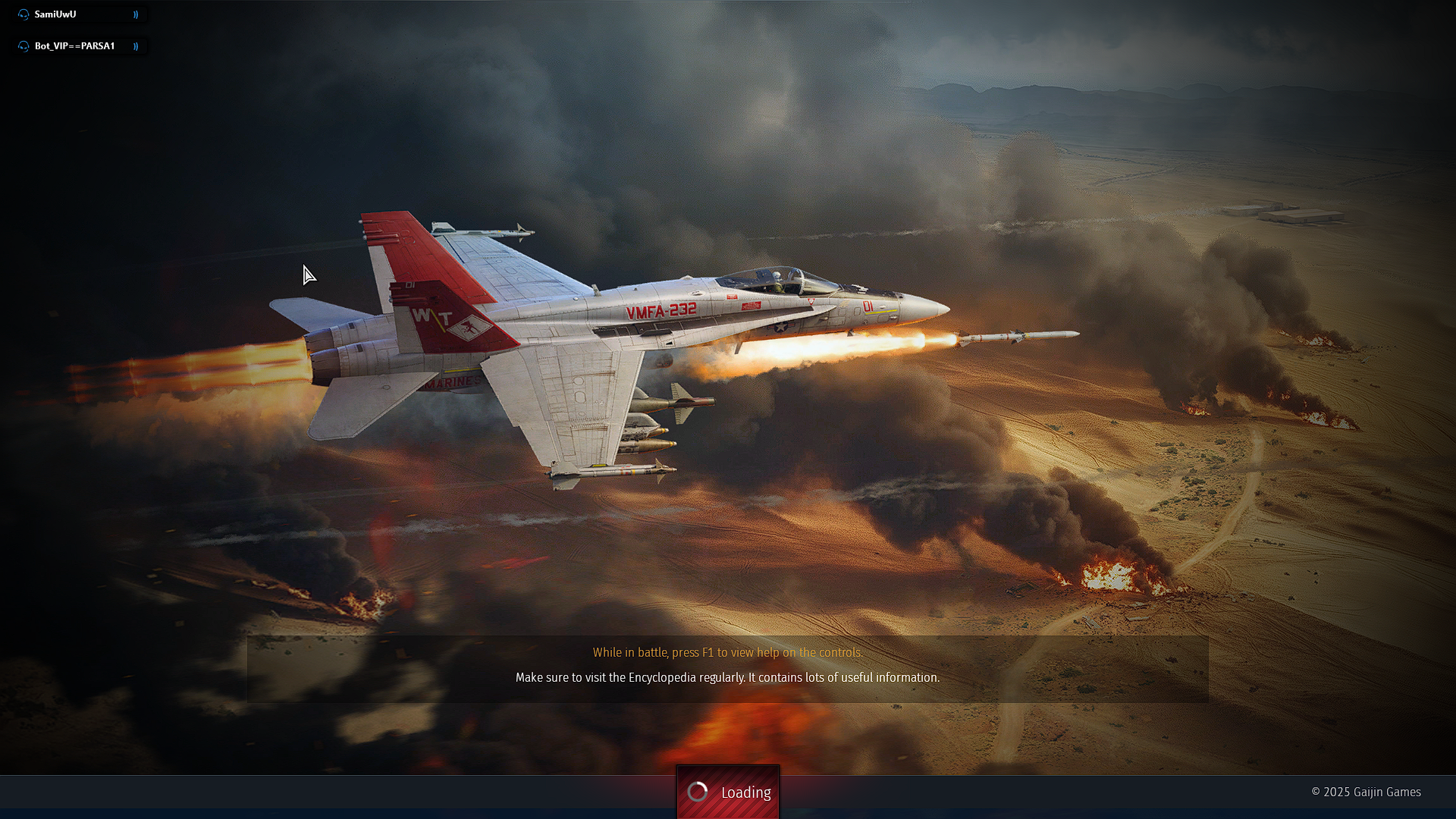Viewport: 1456px width, 819px height.
Task: Click the tip text about pressing F1
Action: (727, 652)
